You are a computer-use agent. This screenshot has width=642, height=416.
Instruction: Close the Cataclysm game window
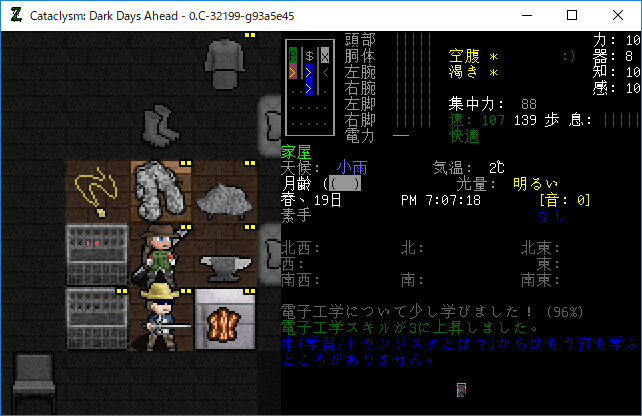[x=618, y=15]
